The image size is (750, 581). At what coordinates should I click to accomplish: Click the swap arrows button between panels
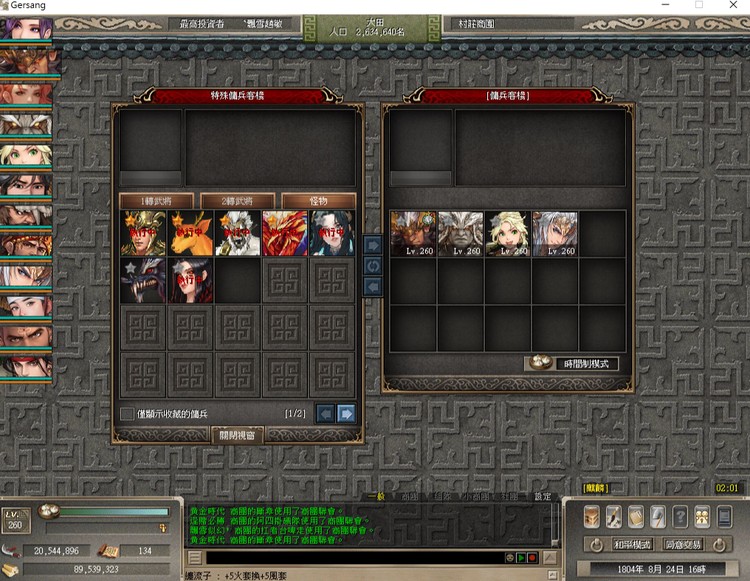[x=372, y=265]
